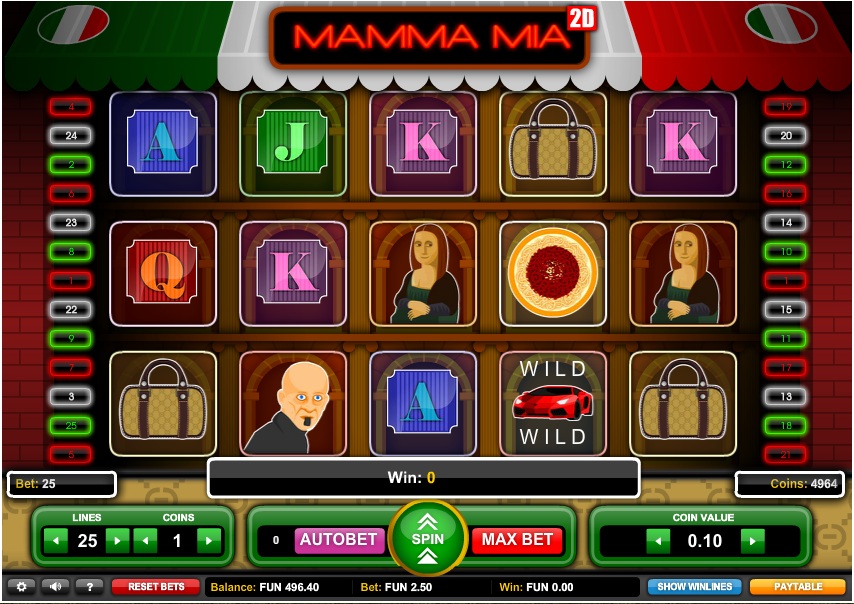
Task: Lower the coin value
Action: (x=657, y=541)
